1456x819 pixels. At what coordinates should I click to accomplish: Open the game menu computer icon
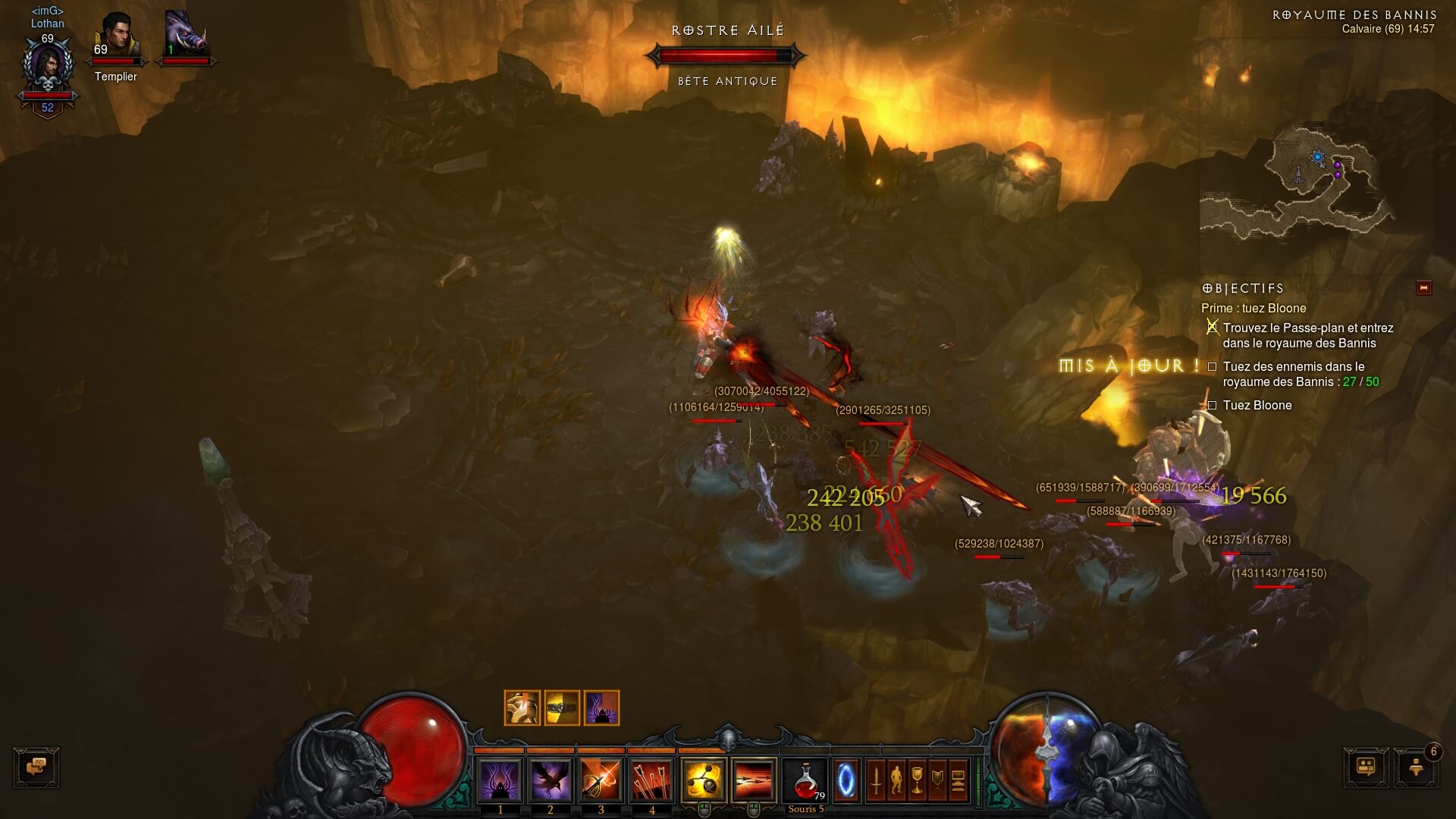pyautogui.click(x=958, y=780)
